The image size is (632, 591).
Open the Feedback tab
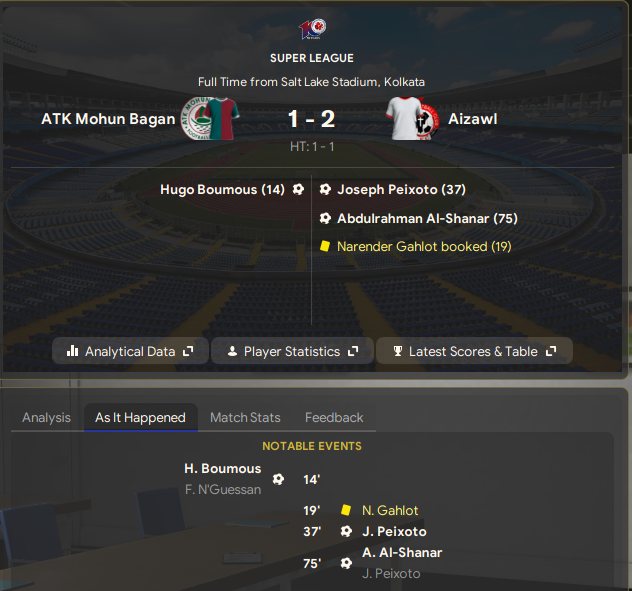pos(334,417)
